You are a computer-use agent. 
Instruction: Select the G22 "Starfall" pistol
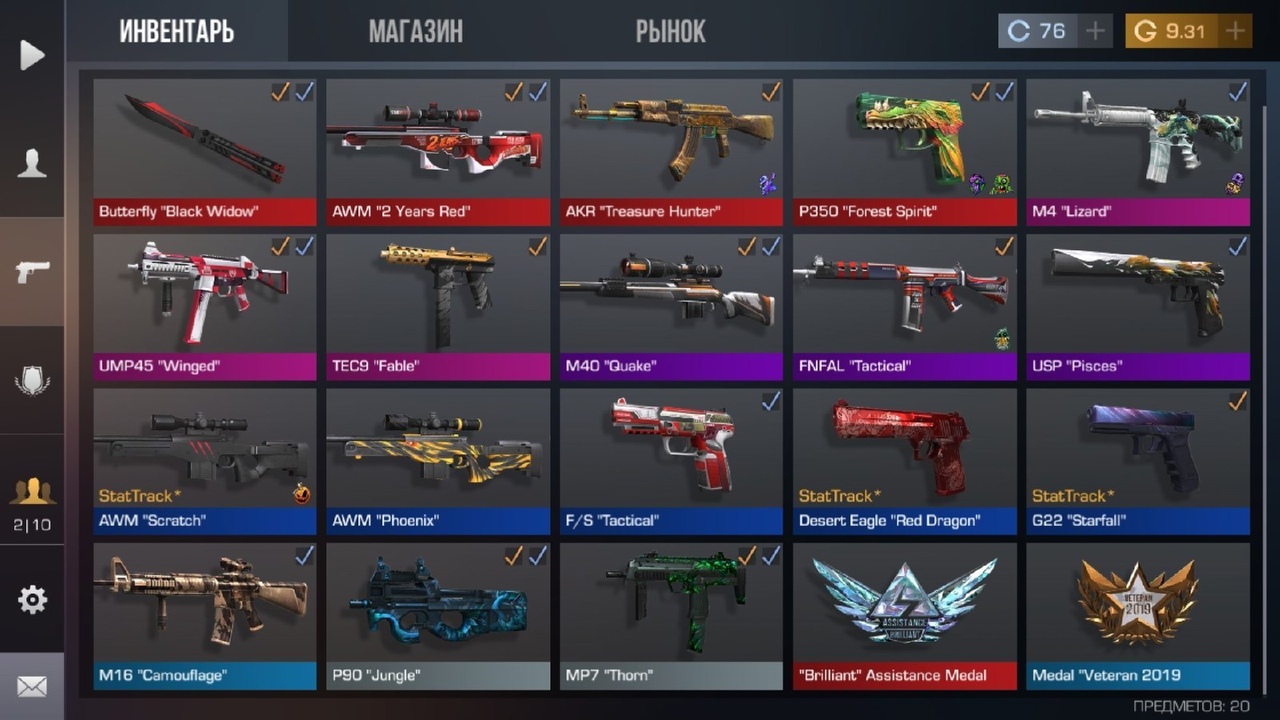click(x=1137, y=460)
